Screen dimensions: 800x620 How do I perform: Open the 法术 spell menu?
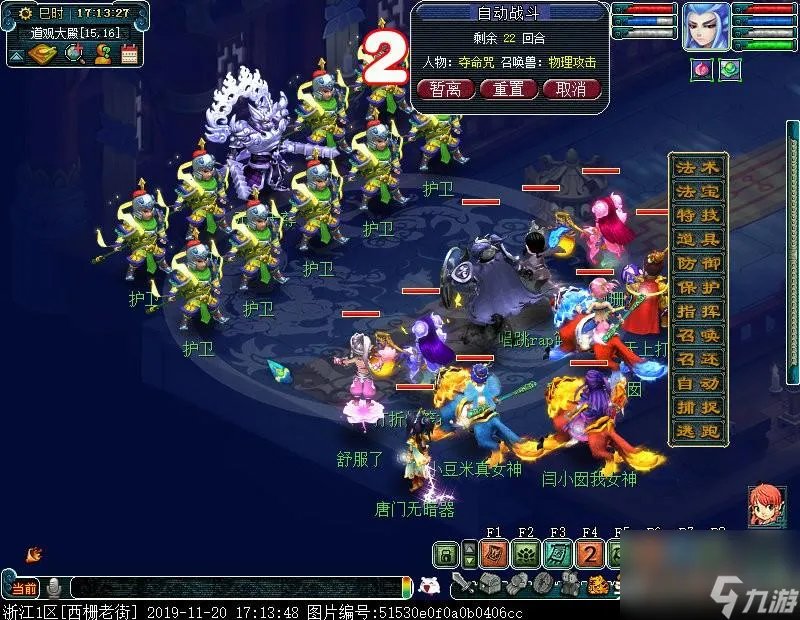(x=697, y=167)
